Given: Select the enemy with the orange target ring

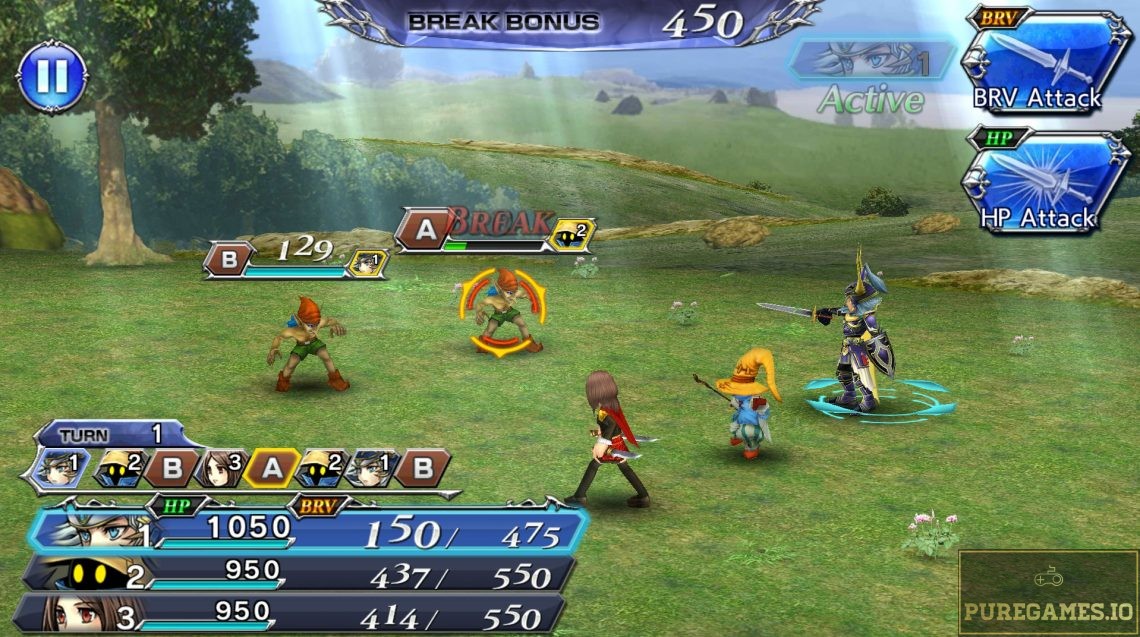Looking at the screenshot, I should pos(502,312).
